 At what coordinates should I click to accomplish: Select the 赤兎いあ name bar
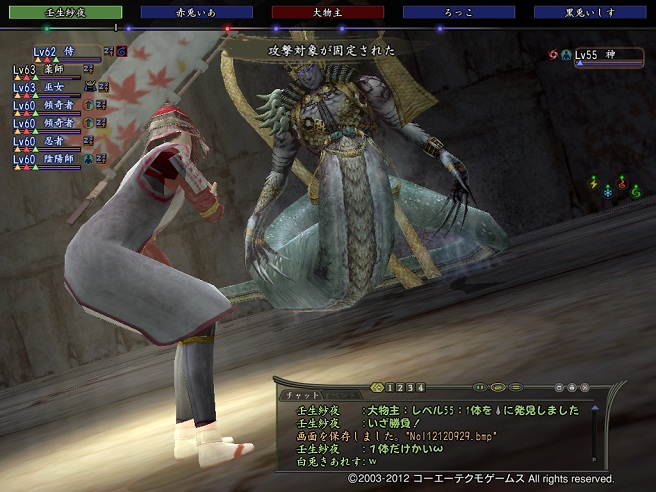[196, 13]
